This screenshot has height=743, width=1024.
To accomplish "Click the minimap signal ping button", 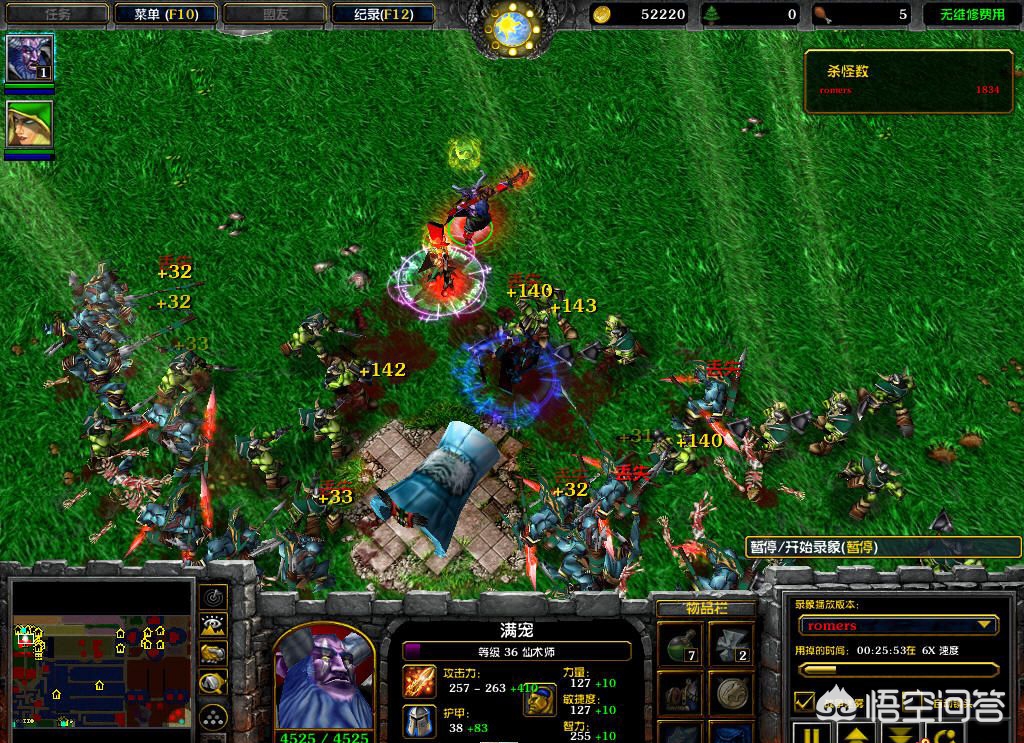I will (213, 597).
